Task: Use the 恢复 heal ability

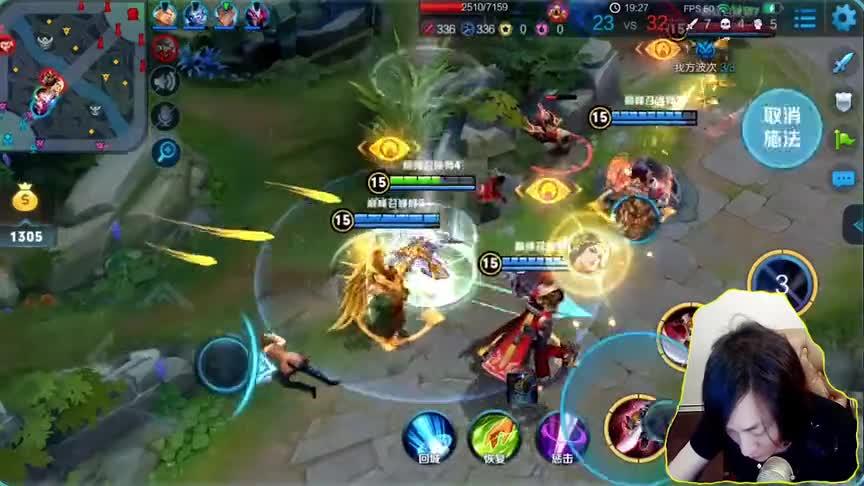Action: point(492,435)
